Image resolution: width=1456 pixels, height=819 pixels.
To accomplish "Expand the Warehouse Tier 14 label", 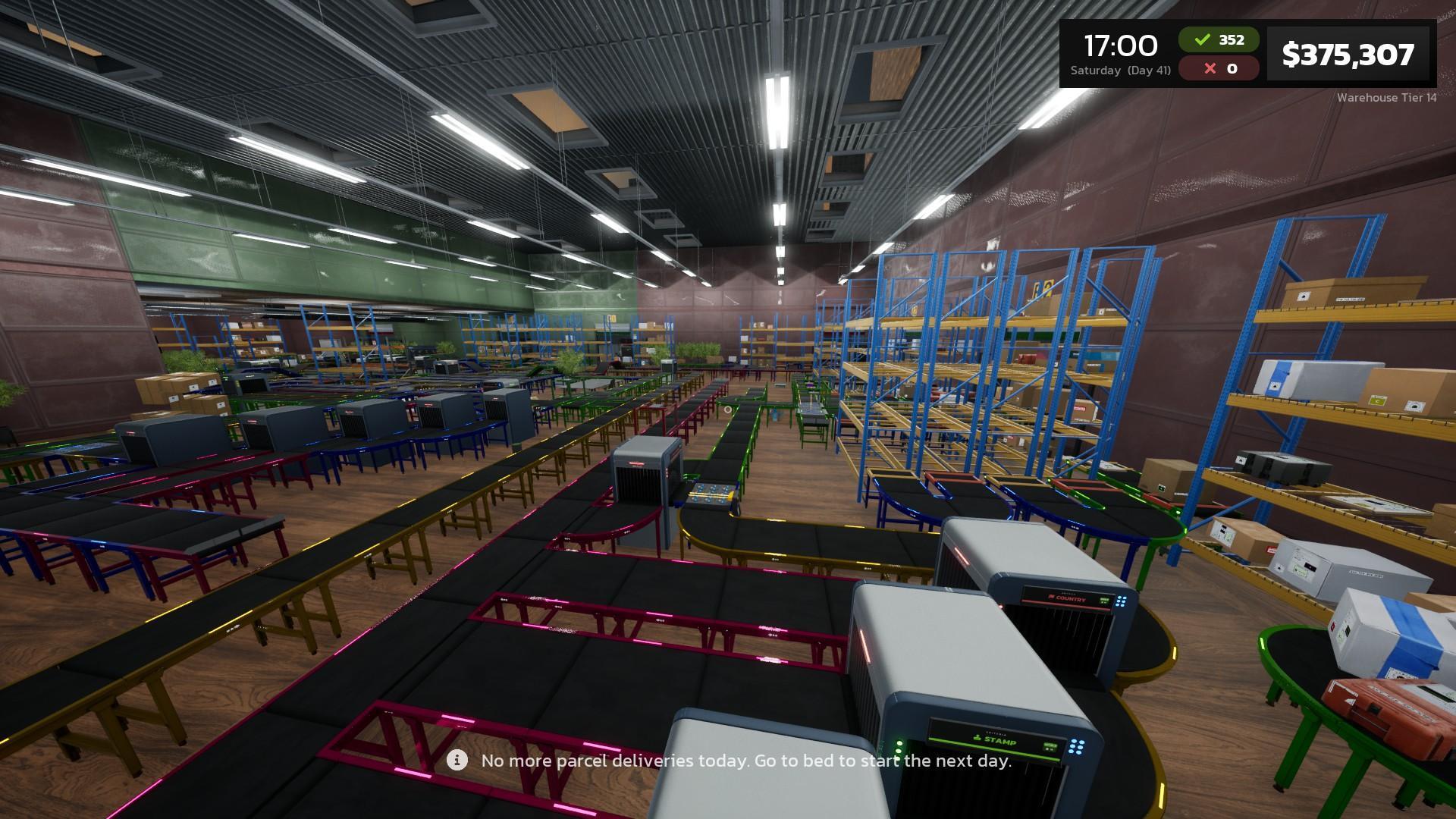I will [x=1385, y=98].
